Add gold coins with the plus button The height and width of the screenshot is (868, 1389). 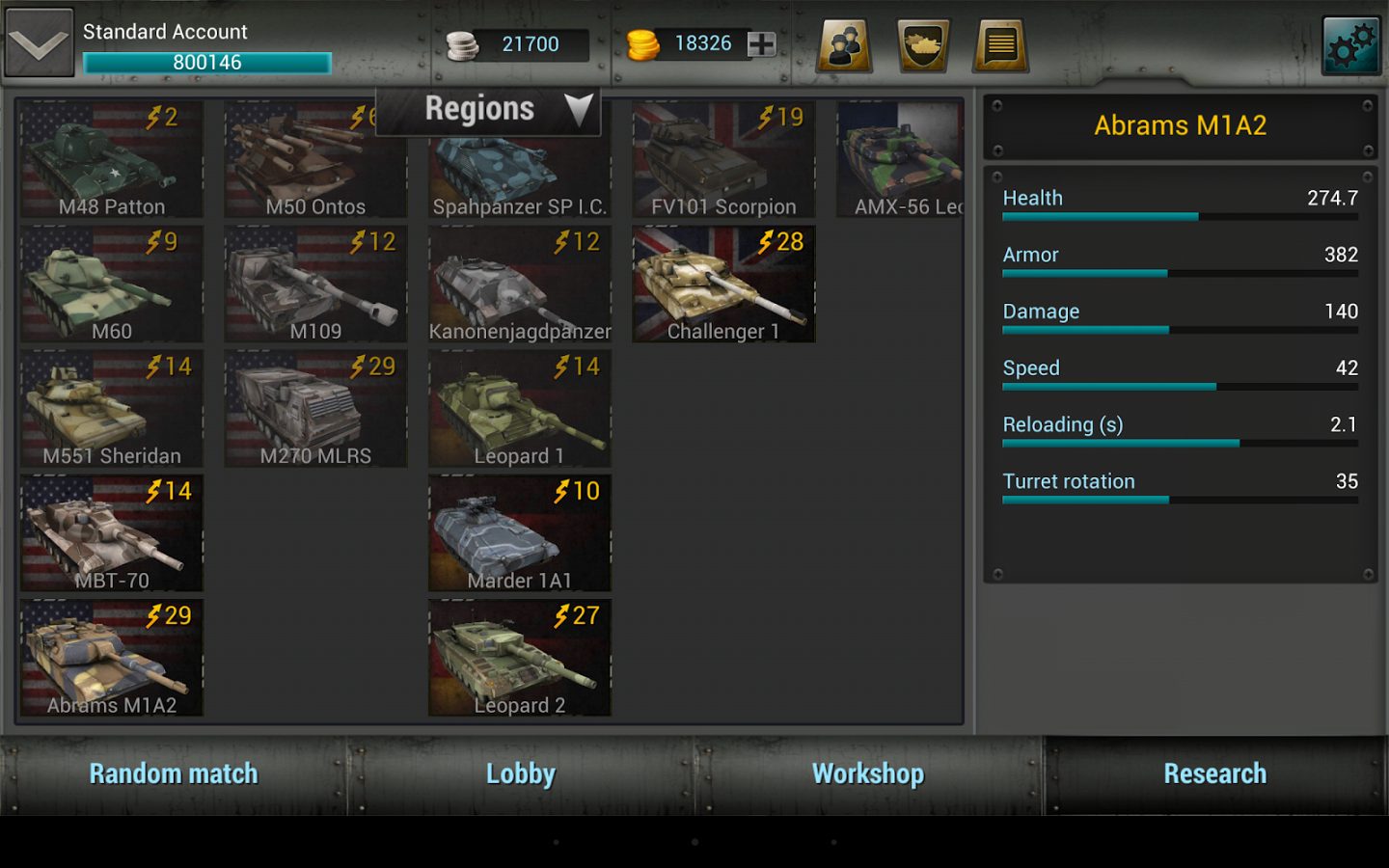pyautogui.click(x=762, y=43)
